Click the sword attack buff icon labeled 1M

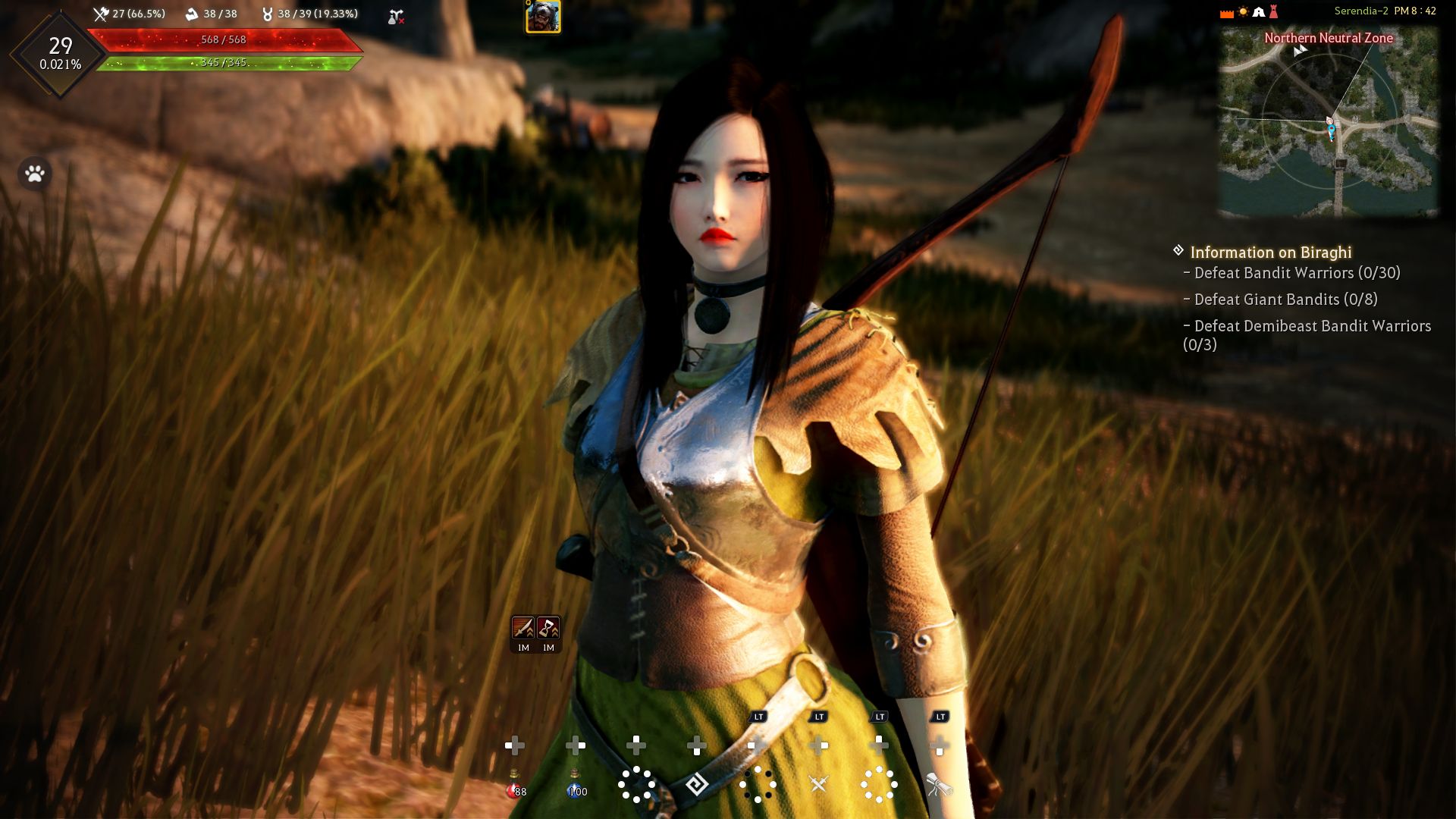(x=523, y=628)
